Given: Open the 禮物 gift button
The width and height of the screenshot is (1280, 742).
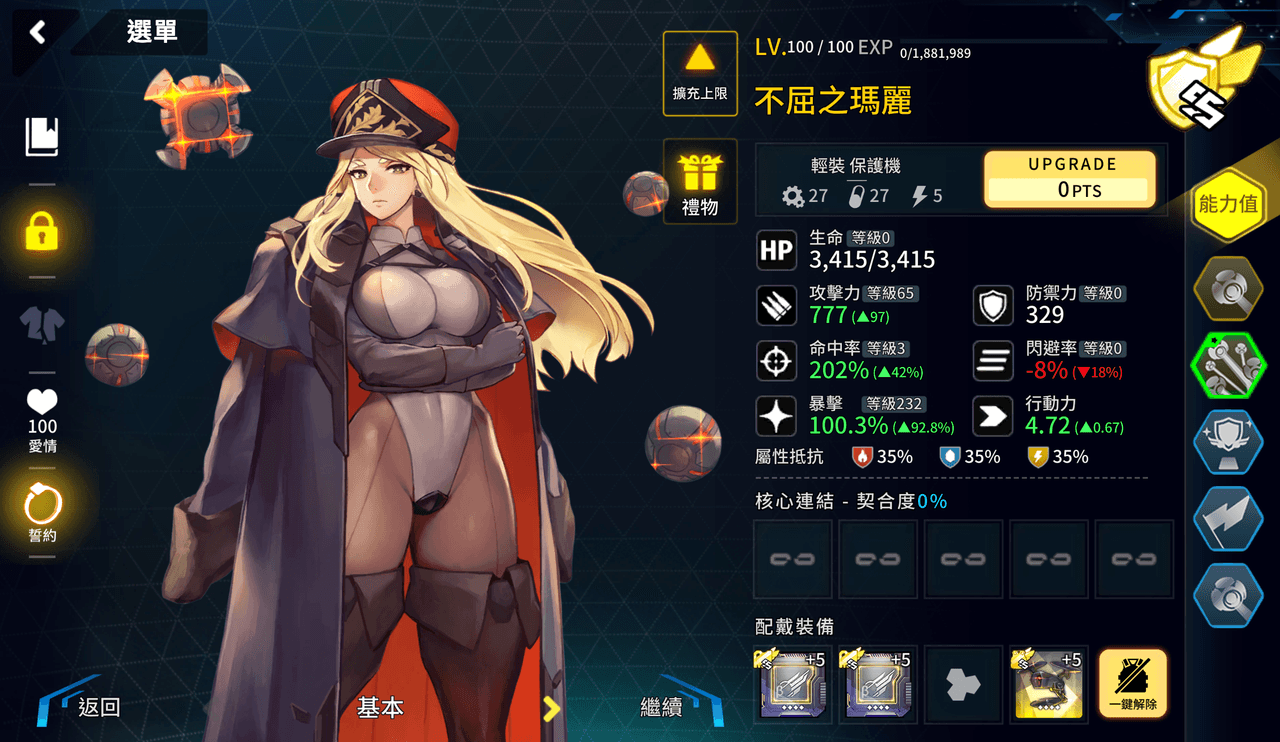Looking at the screenshot, I should (x=700, y=182).
